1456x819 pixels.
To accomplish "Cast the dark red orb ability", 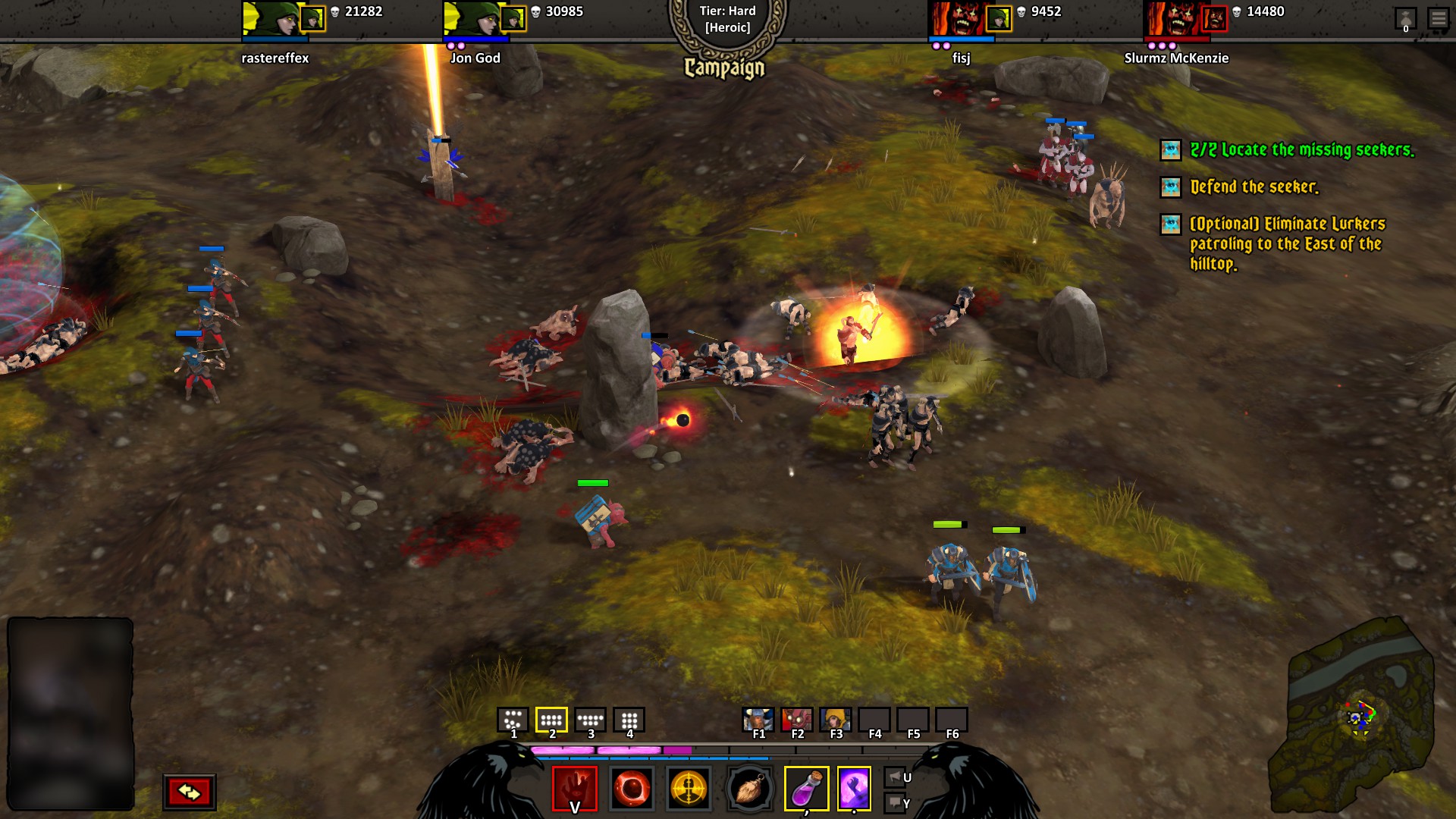I will tap(632, 789).
